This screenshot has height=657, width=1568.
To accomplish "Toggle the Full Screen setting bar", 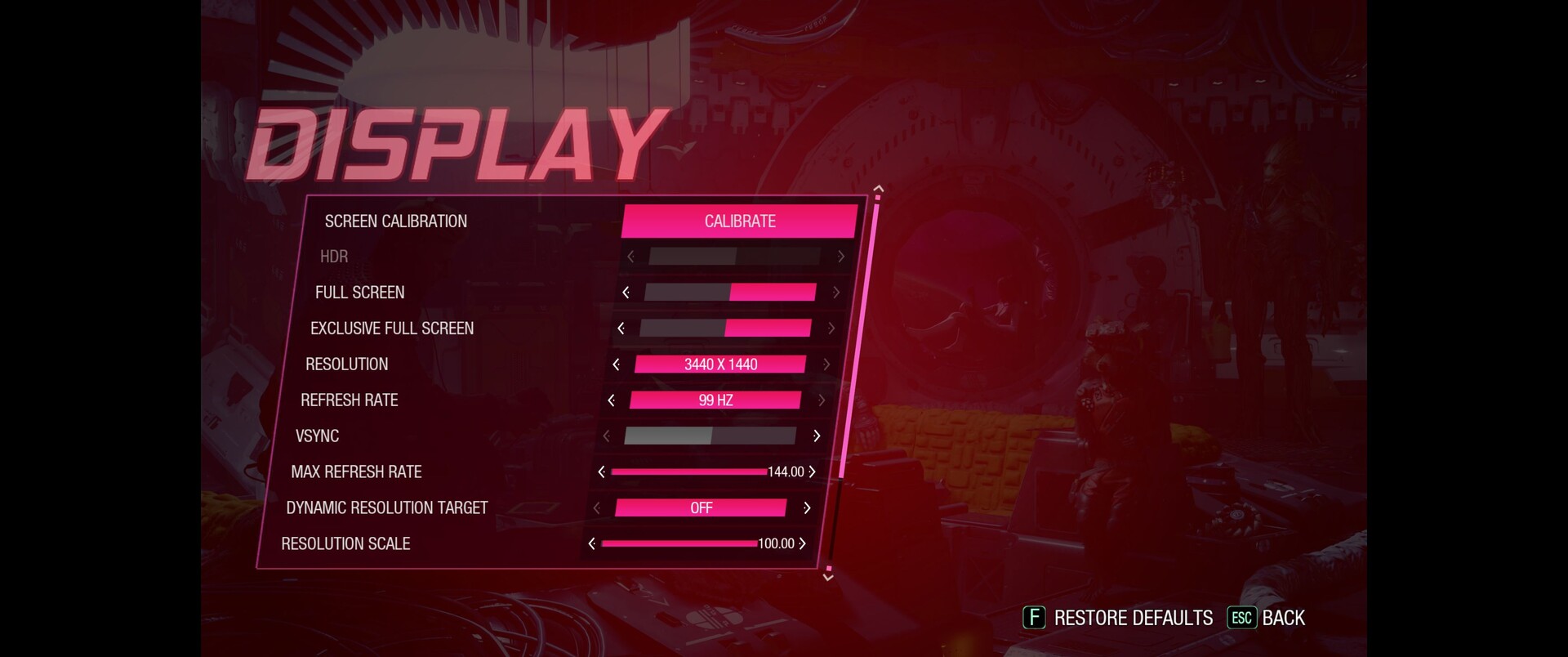I will click(730, 293).
